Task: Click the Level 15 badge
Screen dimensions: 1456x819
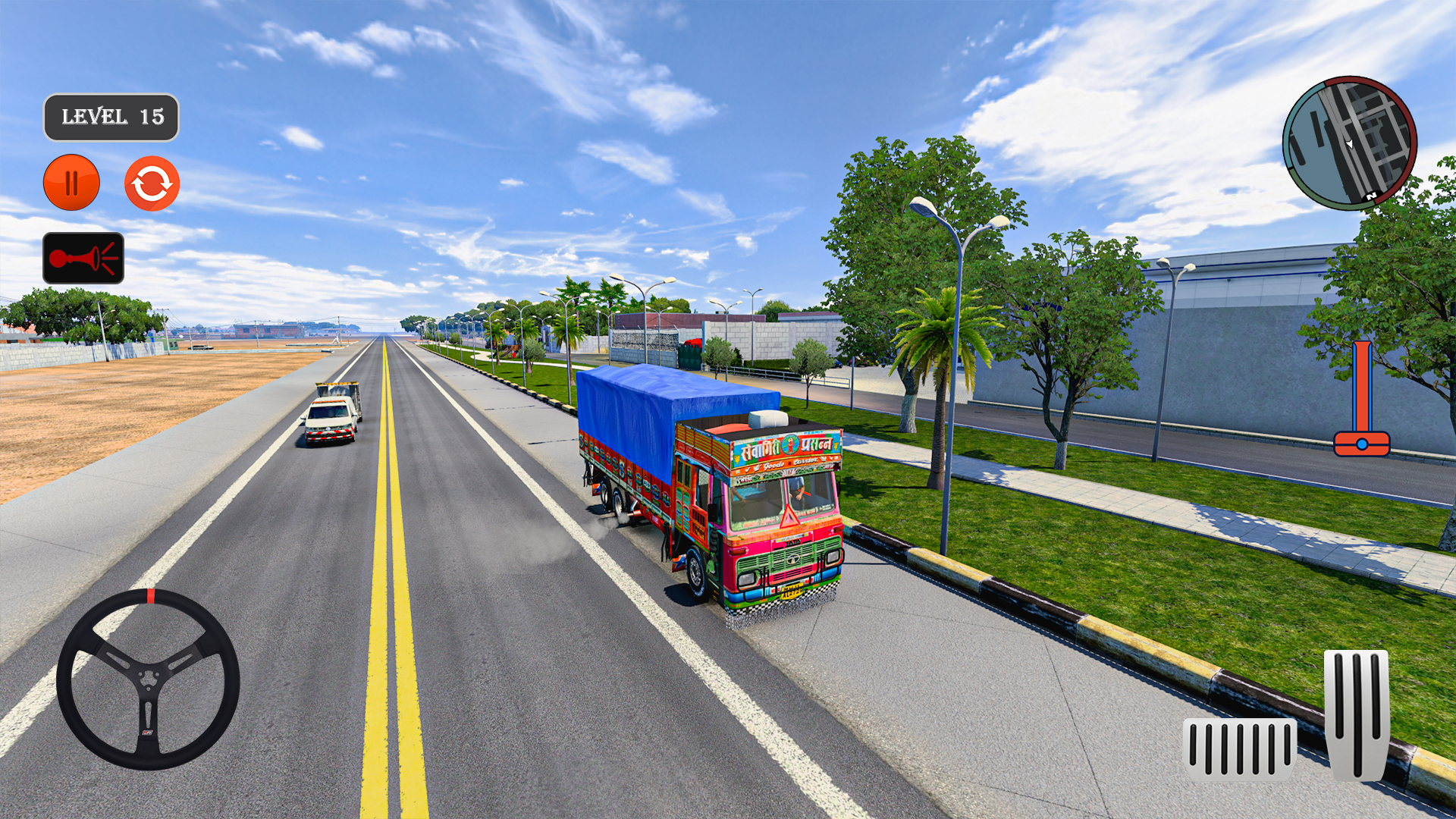Action: pyautogui.click(x=111, y=118)
